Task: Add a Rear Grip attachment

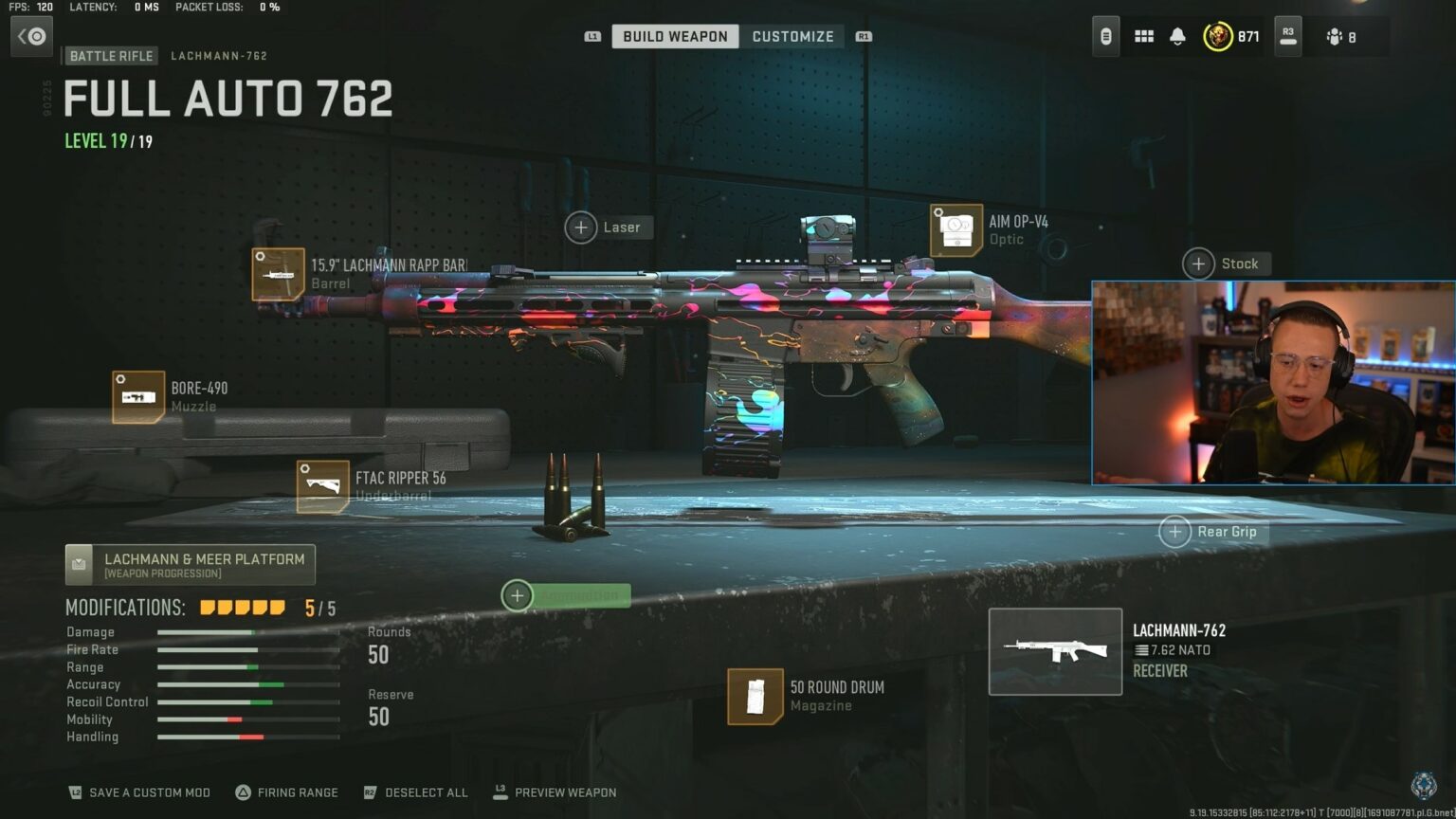Action: (x=1175, y=532)
